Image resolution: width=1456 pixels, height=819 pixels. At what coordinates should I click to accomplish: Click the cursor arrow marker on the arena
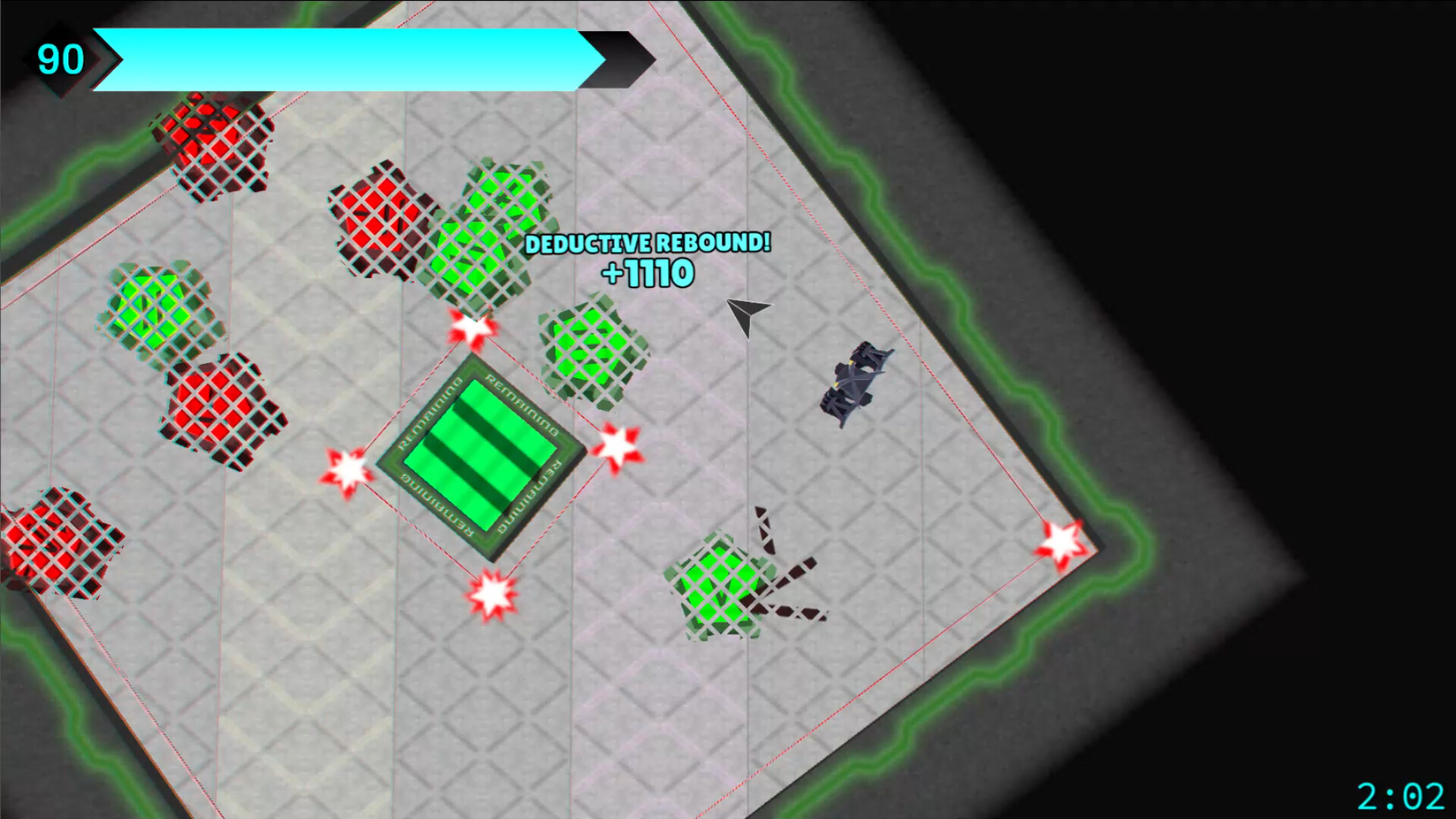[x=747, y=318]
